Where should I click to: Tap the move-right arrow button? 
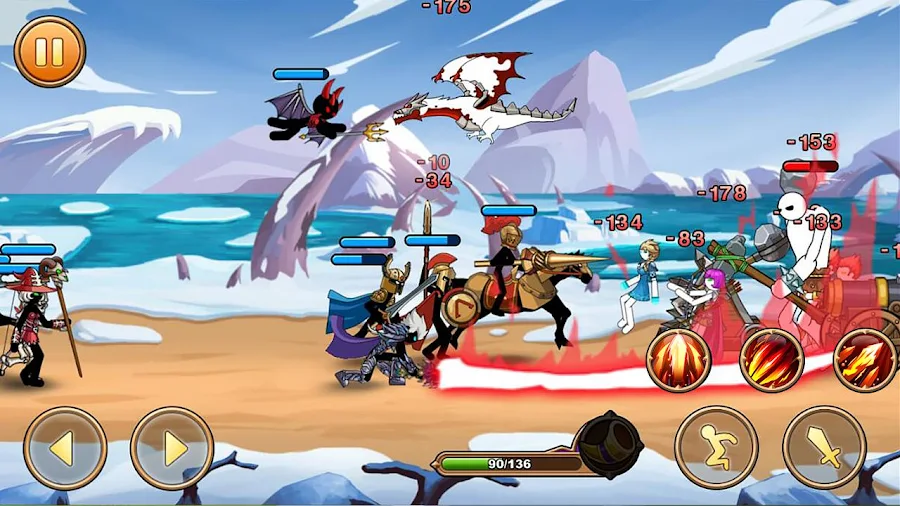point(172,448)
